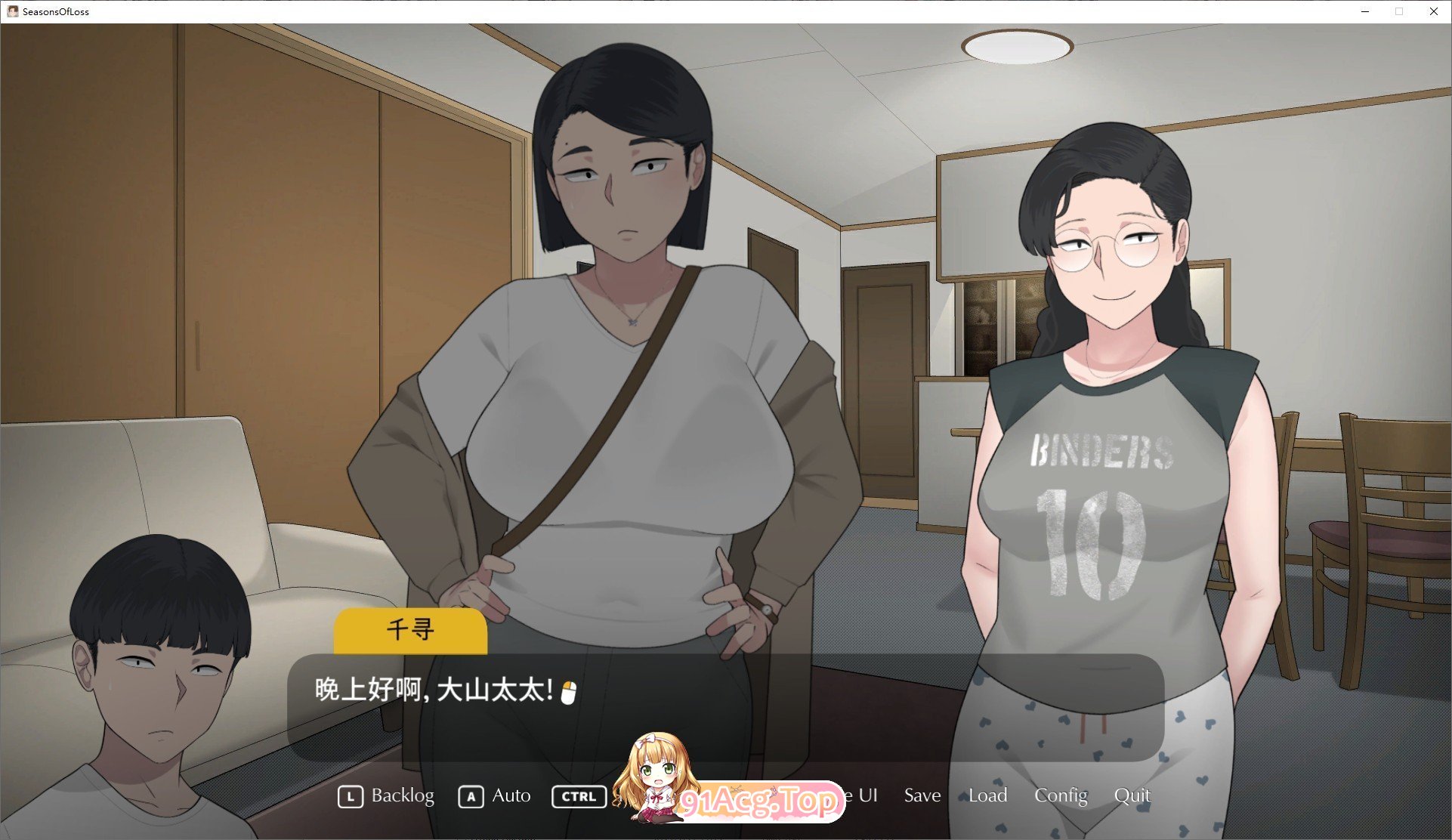Click the A keyboard hint icon beside Auto

[471, 795]
